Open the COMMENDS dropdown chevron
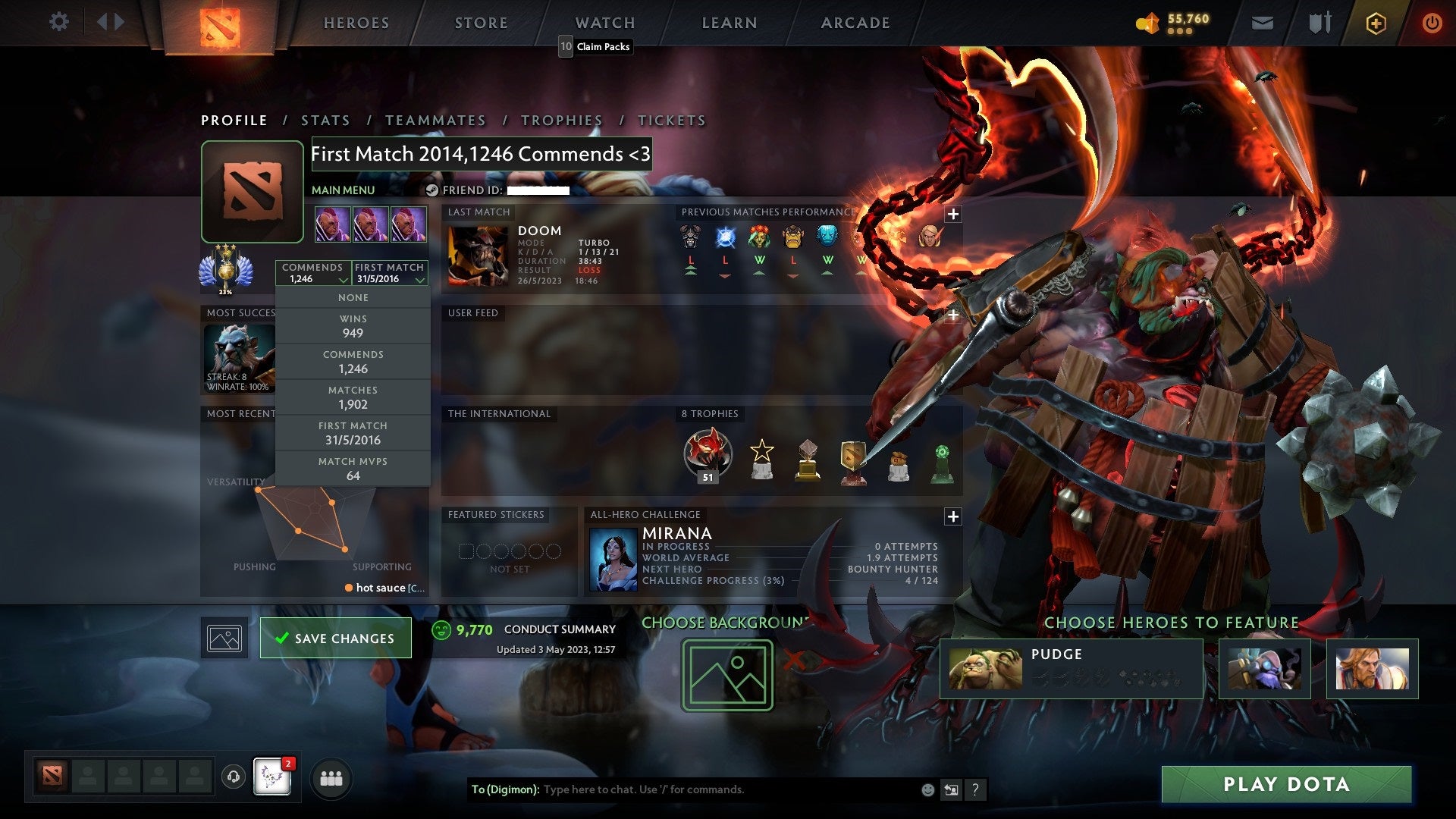 (x=341, y=279)
